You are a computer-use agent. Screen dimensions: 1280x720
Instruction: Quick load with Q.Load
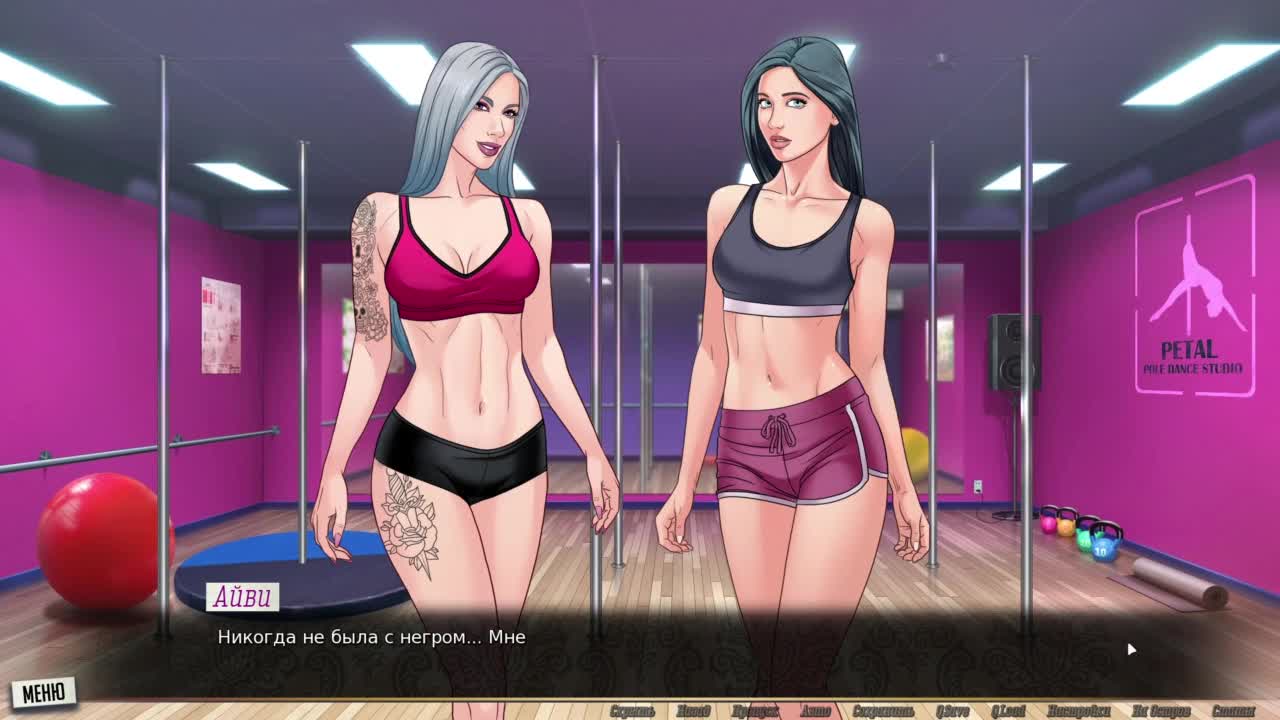click(1010, 711)
